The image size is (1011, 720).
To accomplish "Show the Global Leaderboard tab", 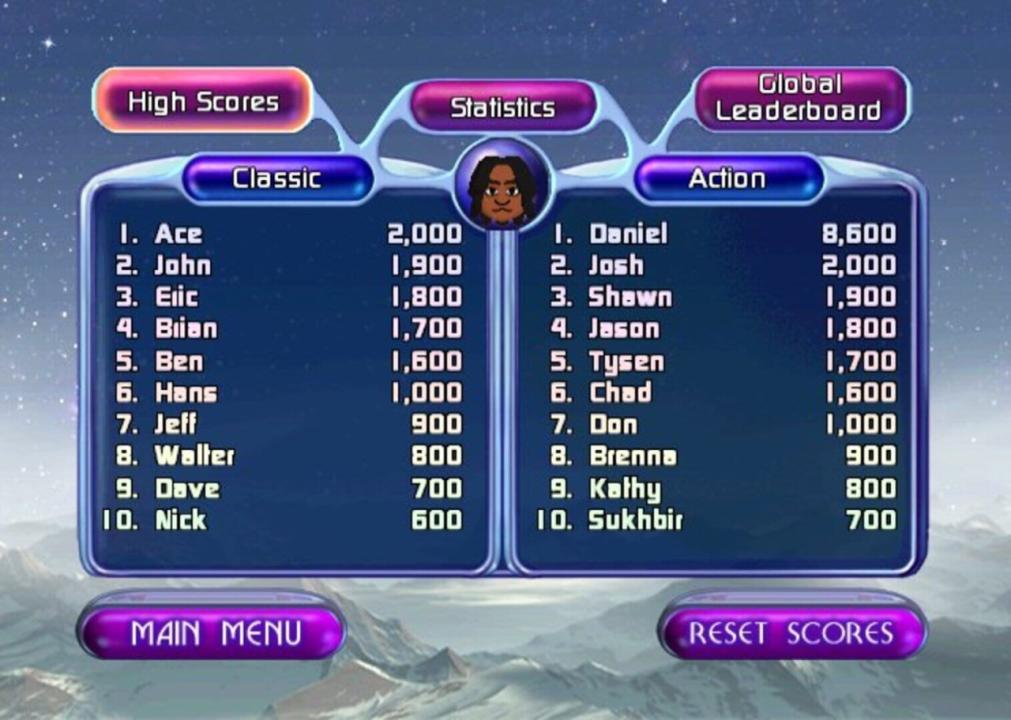I will (x=800, y=98).
